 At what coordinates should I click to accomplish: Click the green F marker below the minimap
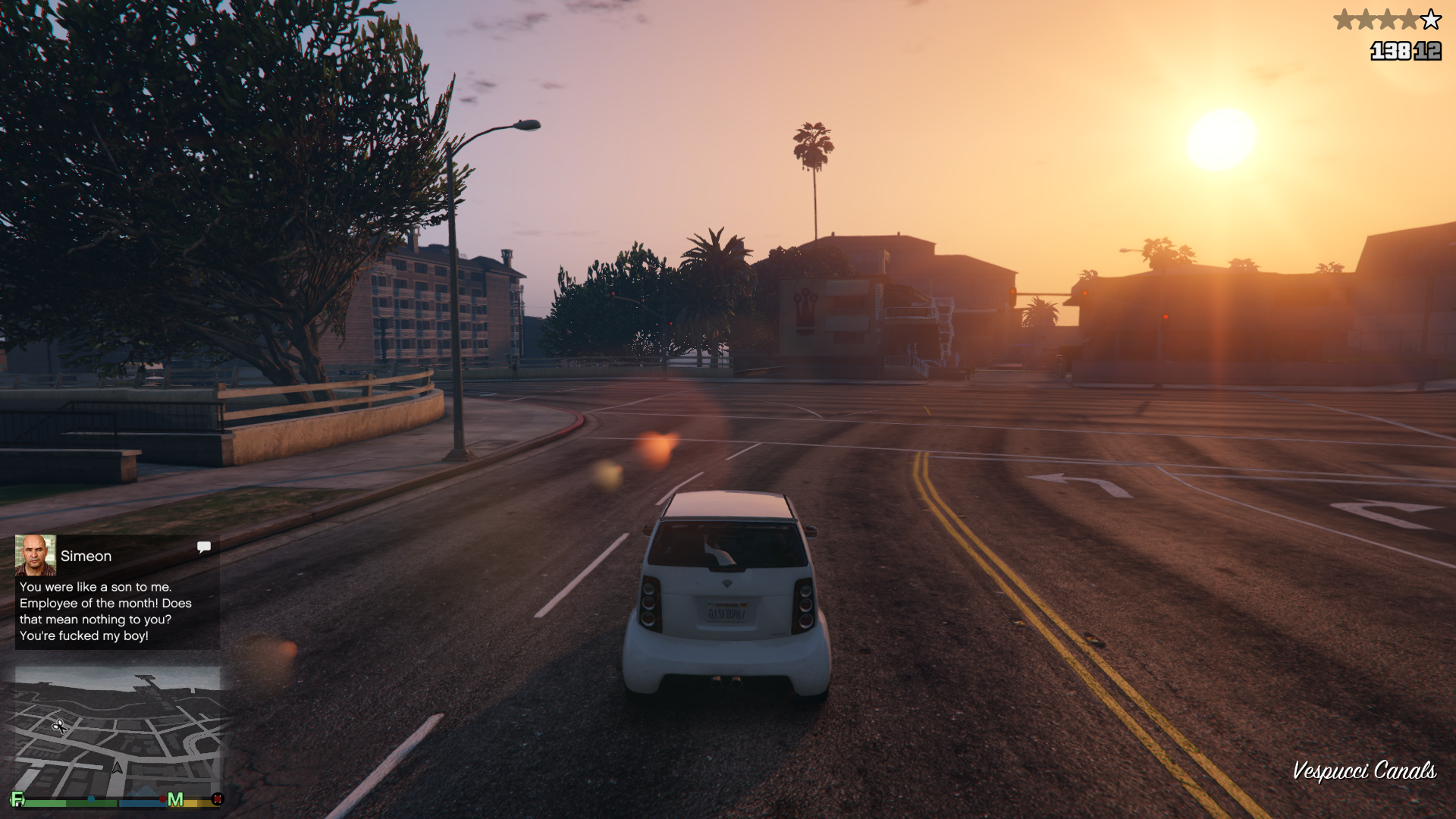point(17,799)
